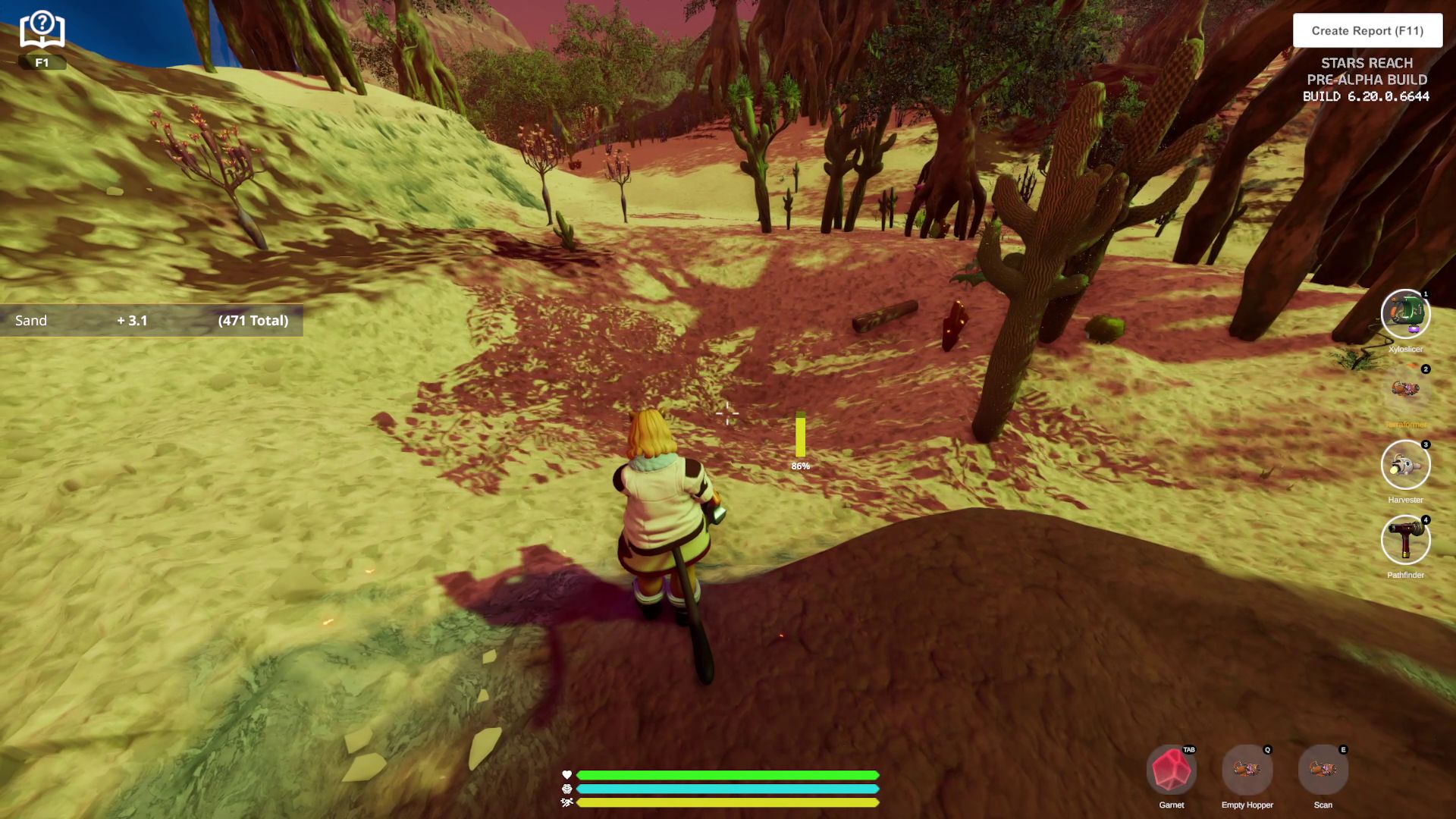Click the Create Report button

click(x=1367, y=31)
